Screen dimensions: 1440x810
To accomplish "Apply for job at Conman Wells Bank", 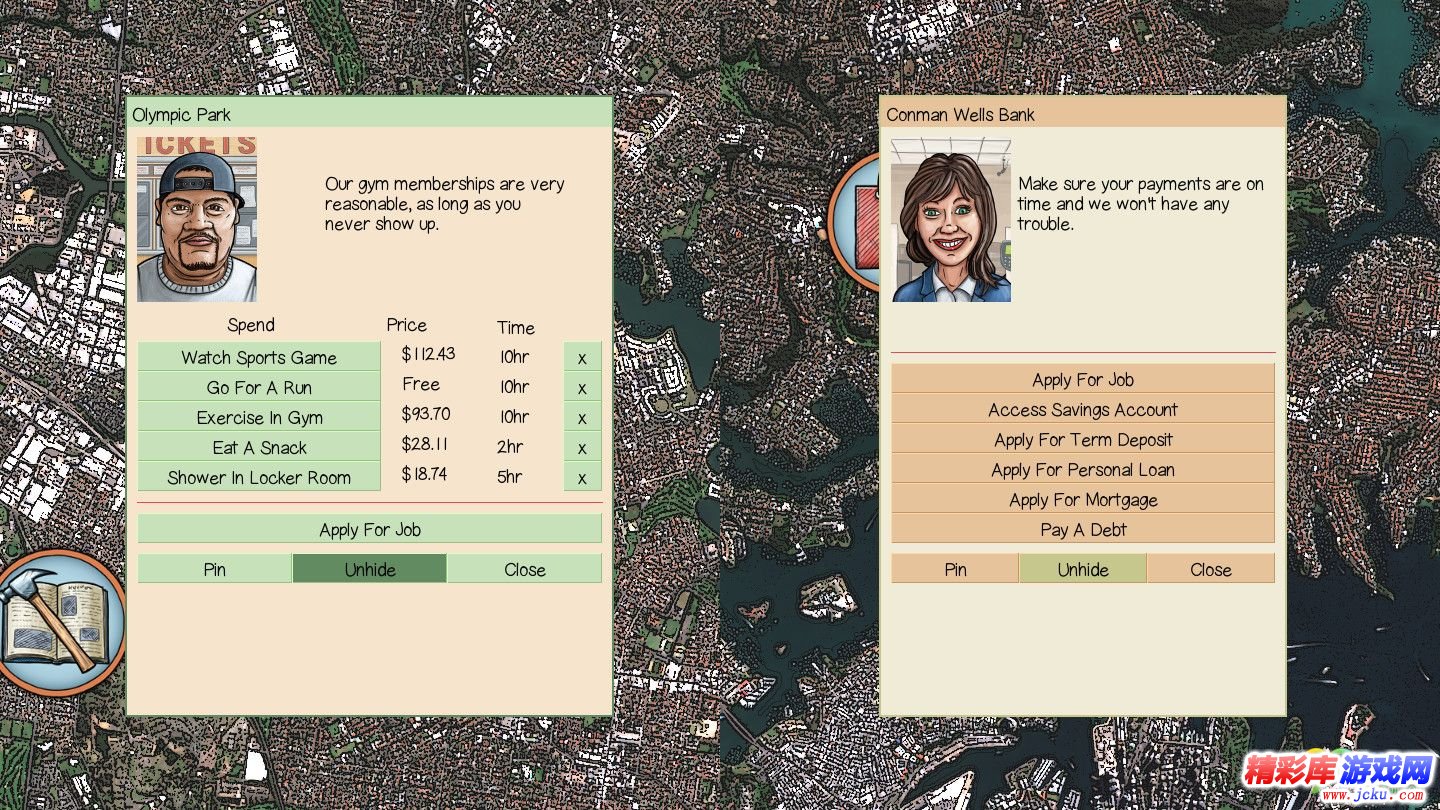I will tap(1083, 379).
